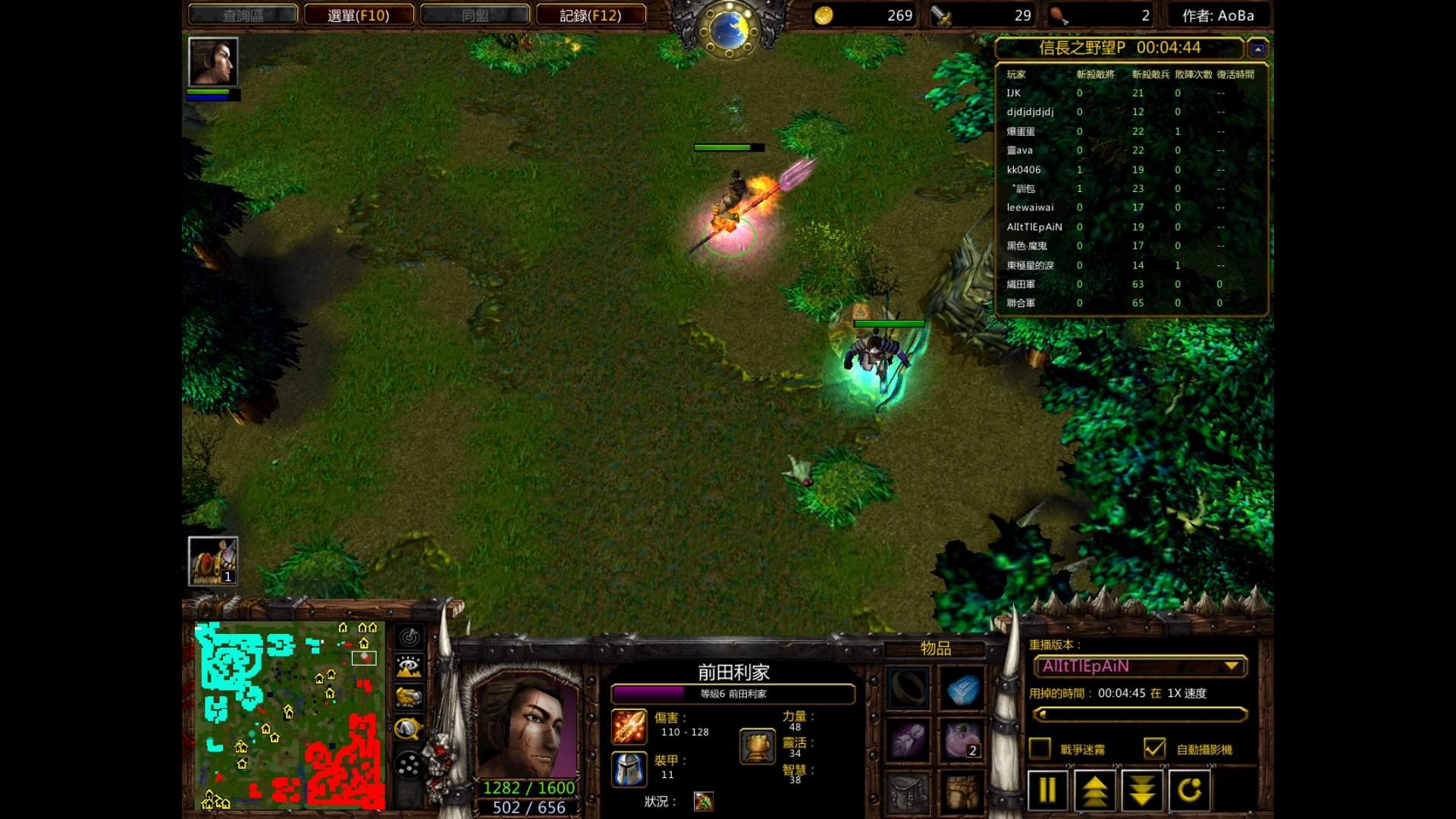Screen dimensions: 1456x819
Task: Use the pink potion with 2 charges
Action: coord(962,740)
